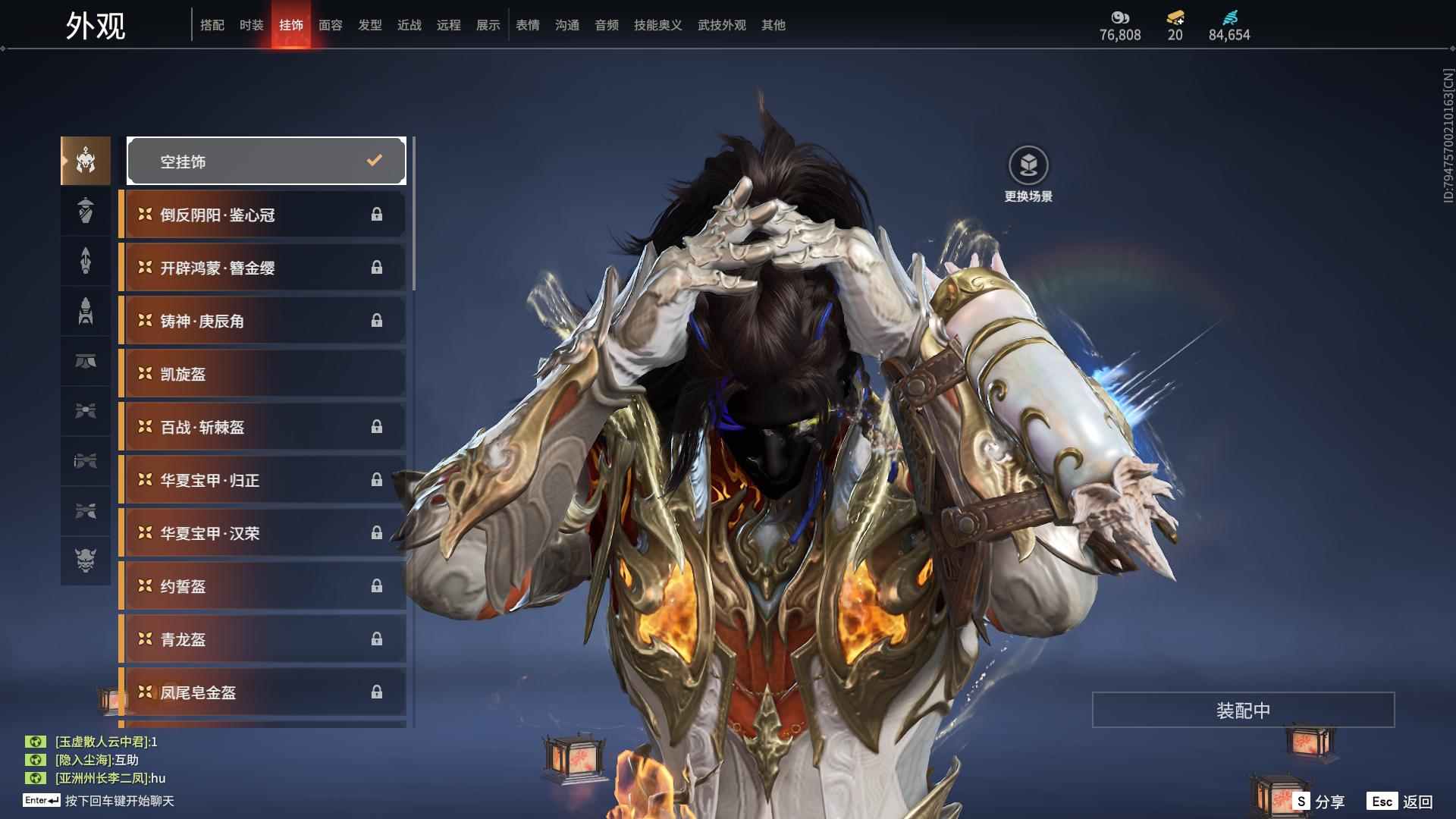Open the 技能奥义 tab
The height and width of the screenshot is (819, 1456).
click(657, 25)
